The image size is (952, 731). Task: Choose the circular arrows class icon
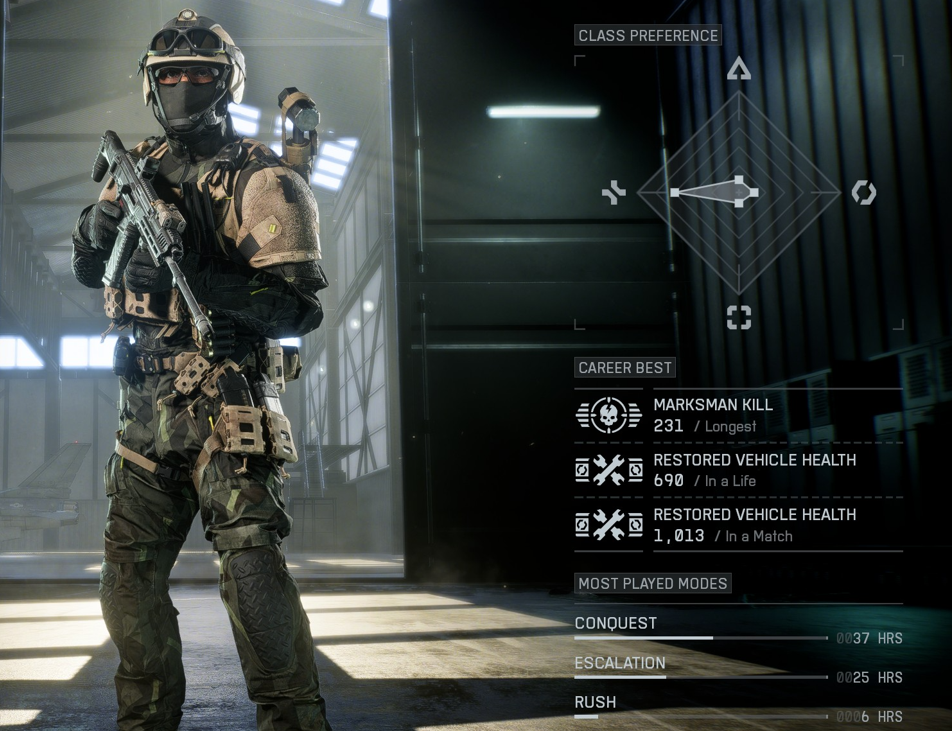click(x=863, y=193)
